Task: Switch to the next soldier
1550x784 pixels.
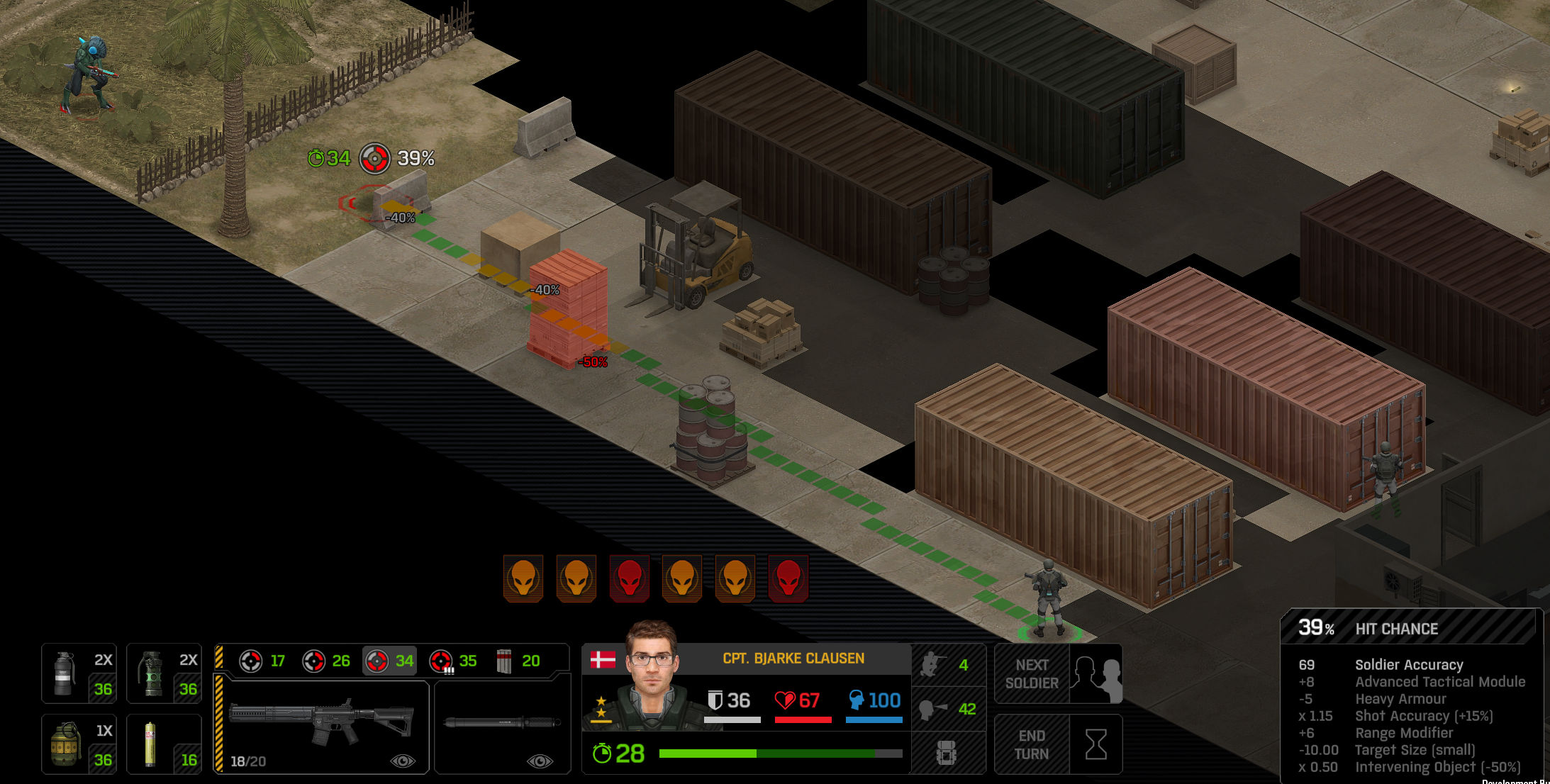Action: pos(1057,673)
